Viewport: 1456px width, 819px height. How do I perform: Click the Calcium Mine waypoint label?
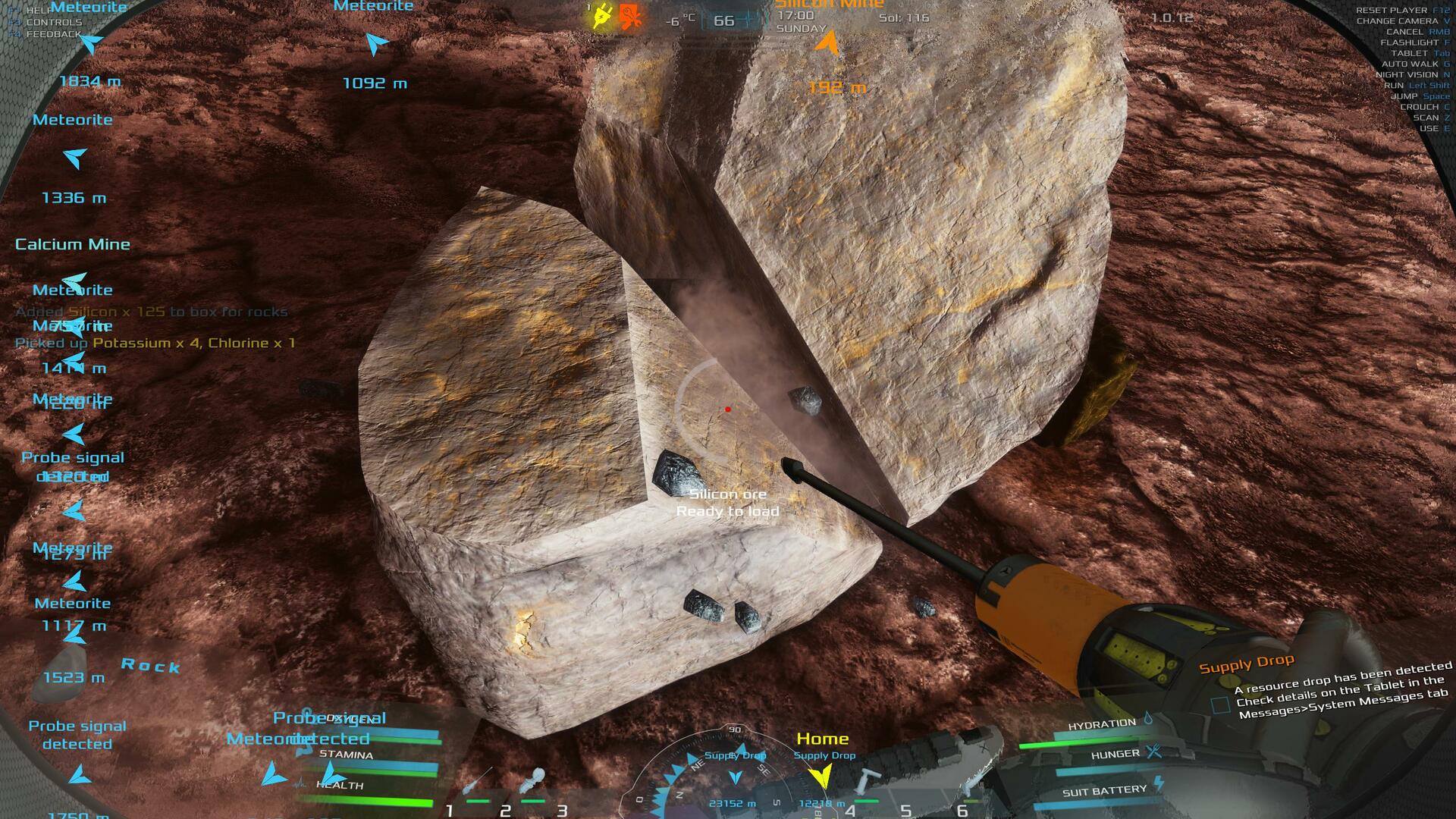click(73, 244)
